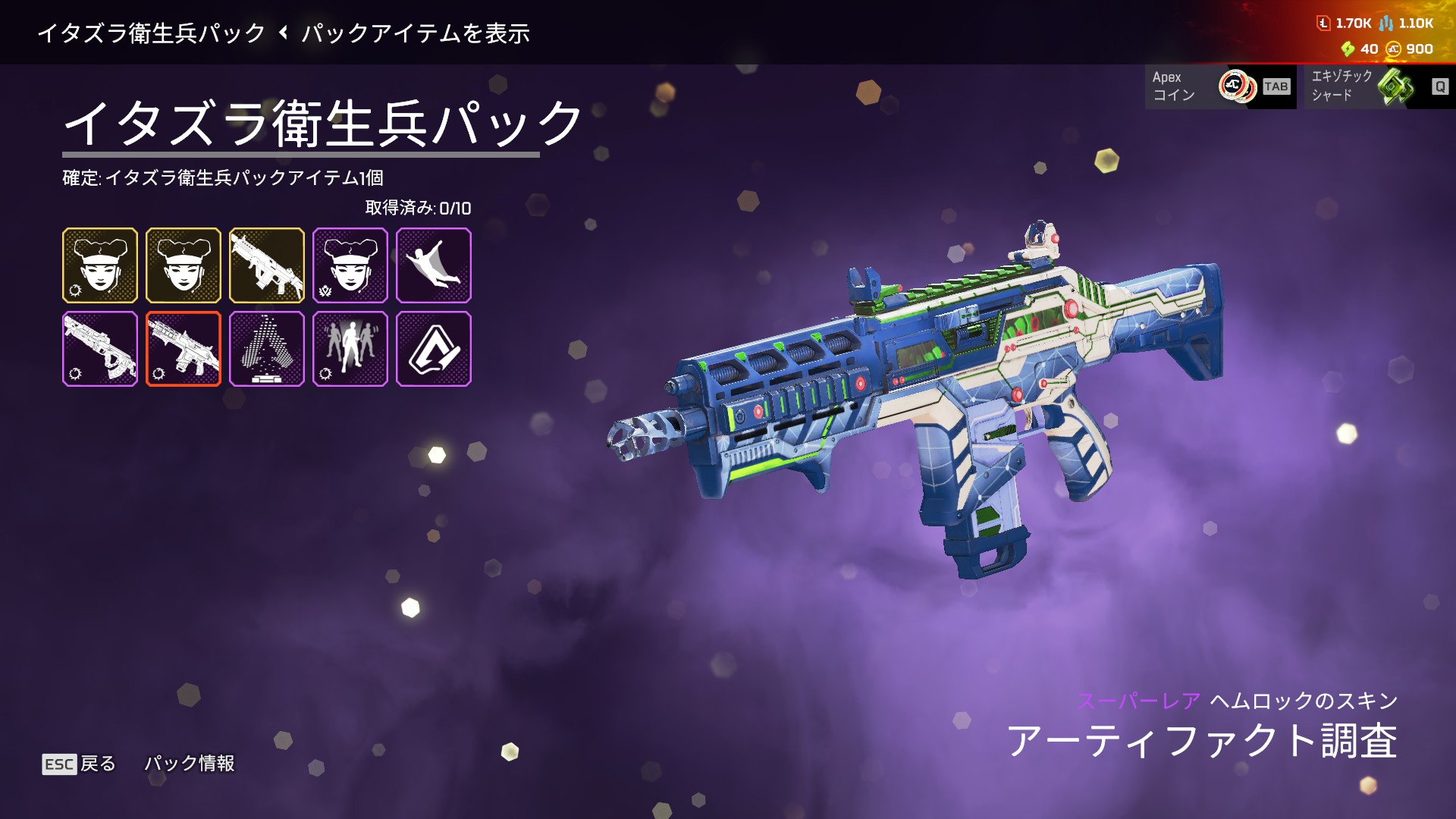The width and height of the screenshot is (1456, 819).
Task: Go back with the 戻る button
Action: point(79,764)
